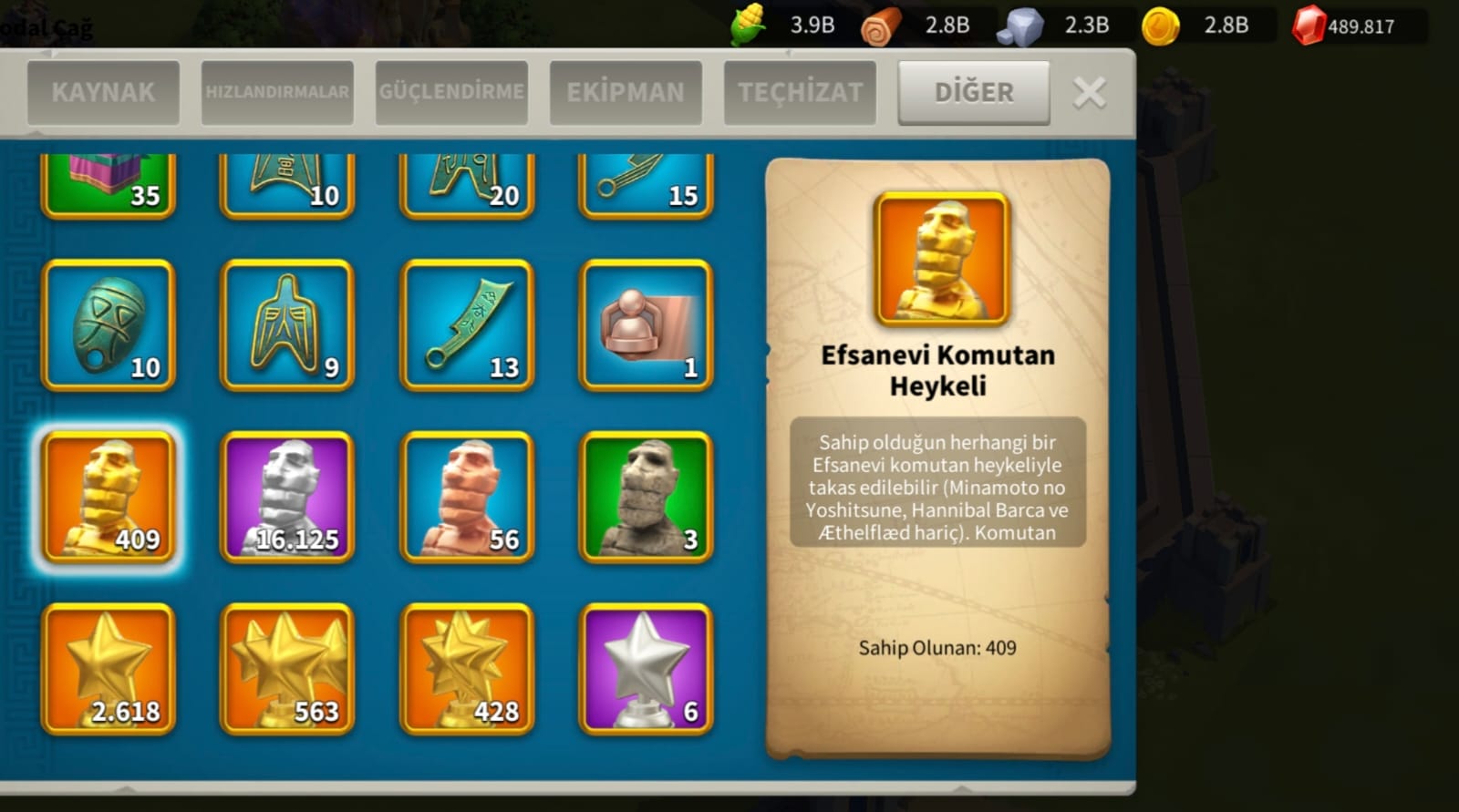This screenshot has width=1459, height=812.
Task: Switch to the KAYNAK tab
Action: click(103, 92)
